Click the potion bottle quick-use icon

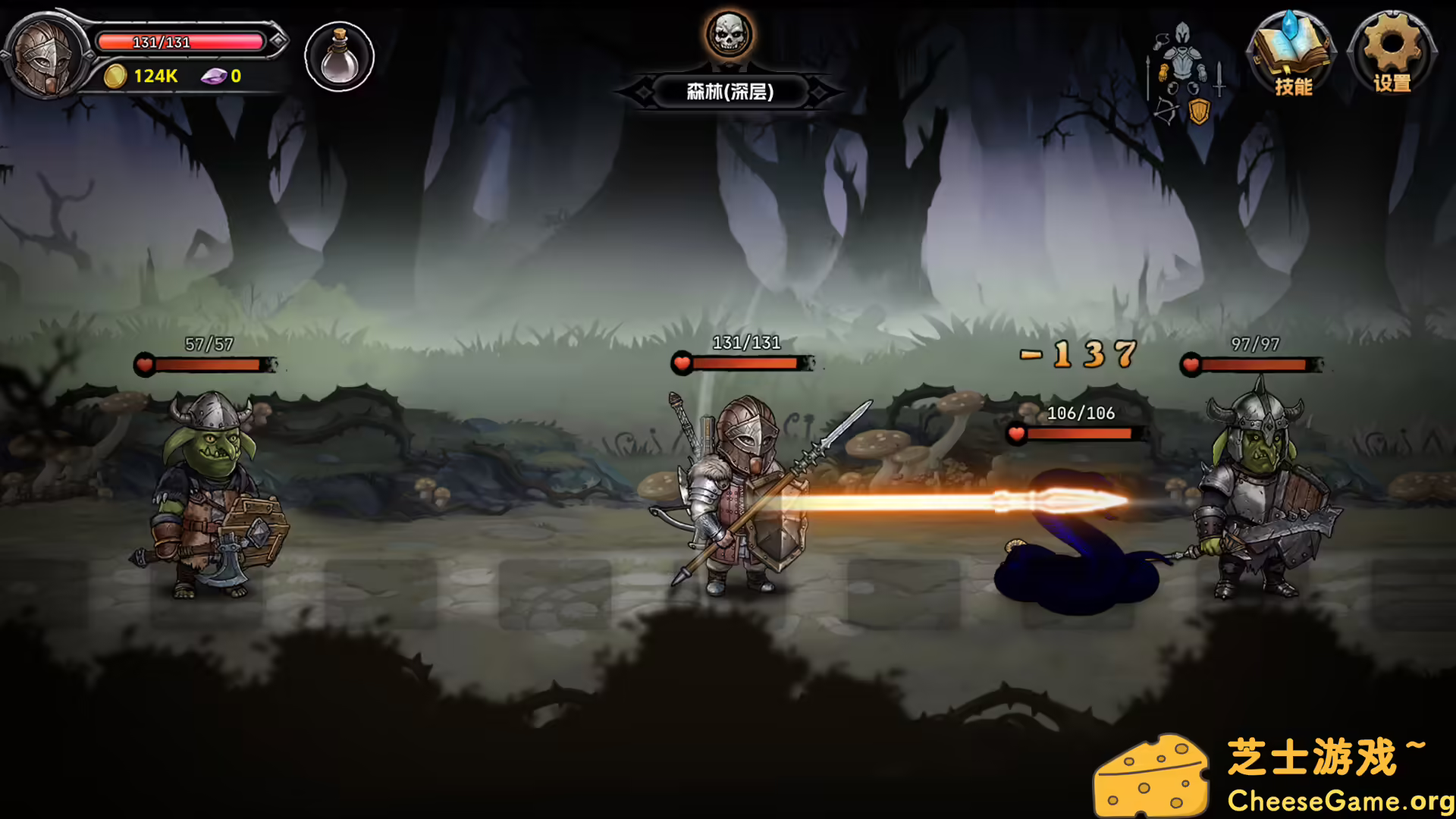pos(338,56)
